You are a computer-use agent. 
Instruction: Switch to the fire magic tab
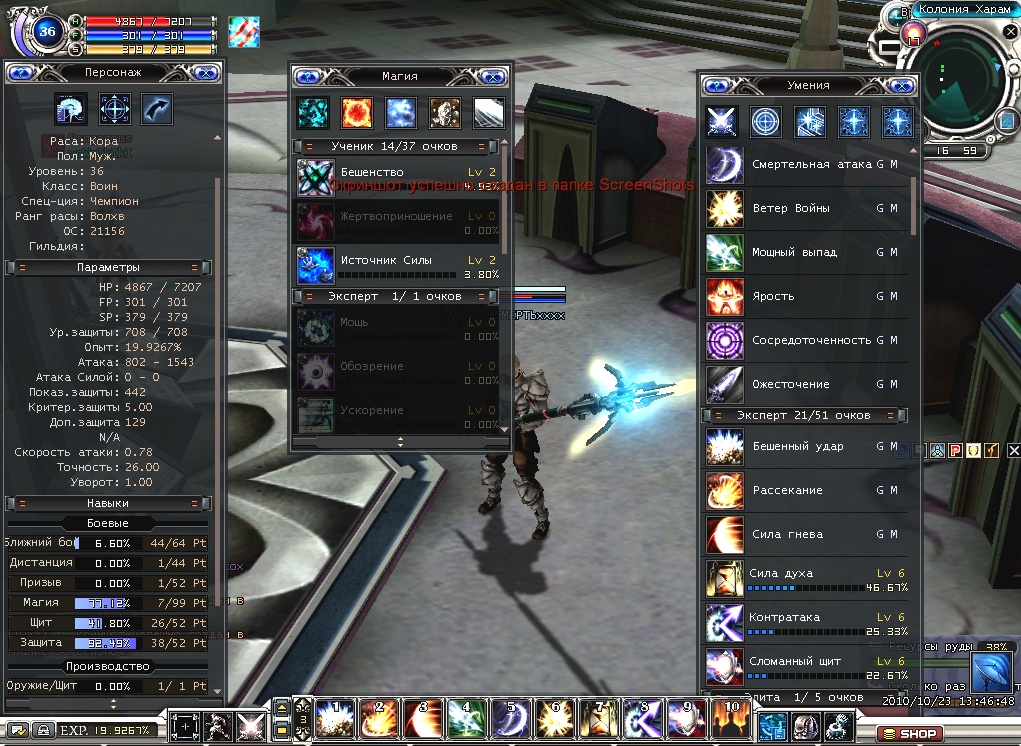coord(357,113)
